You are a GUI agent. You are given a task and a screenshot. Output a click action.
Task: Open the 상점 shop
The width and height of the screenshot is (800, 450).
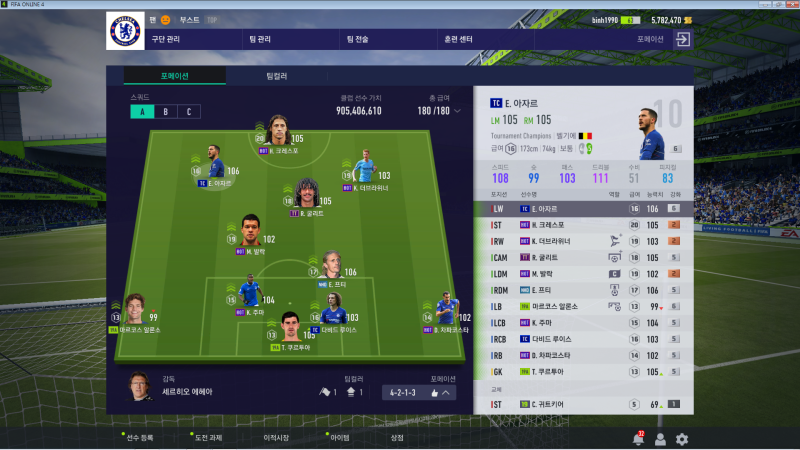pyautogui.click(x=397, y=438)
